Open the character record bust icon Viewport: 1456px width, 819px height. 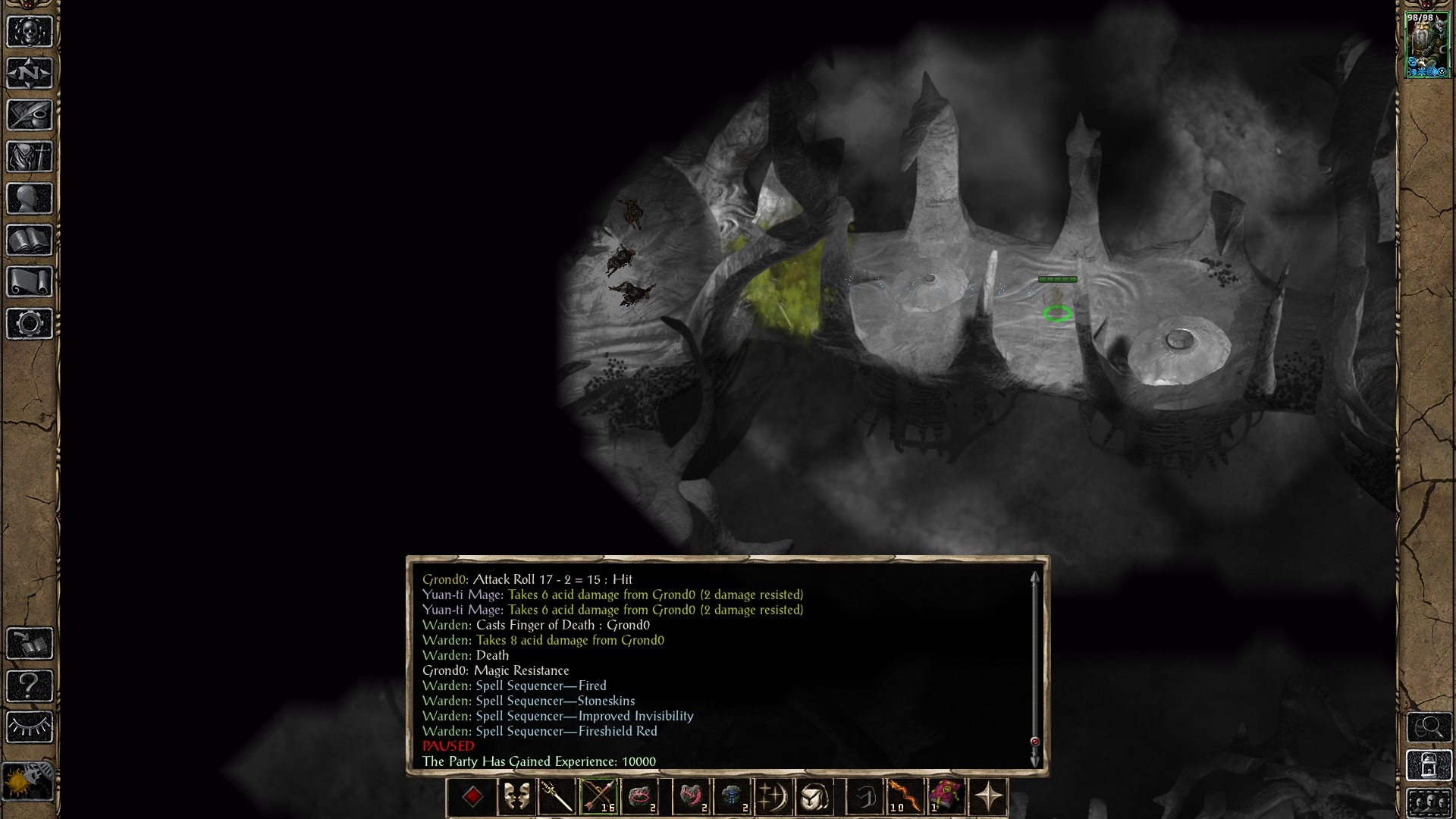tap(30, 199)
